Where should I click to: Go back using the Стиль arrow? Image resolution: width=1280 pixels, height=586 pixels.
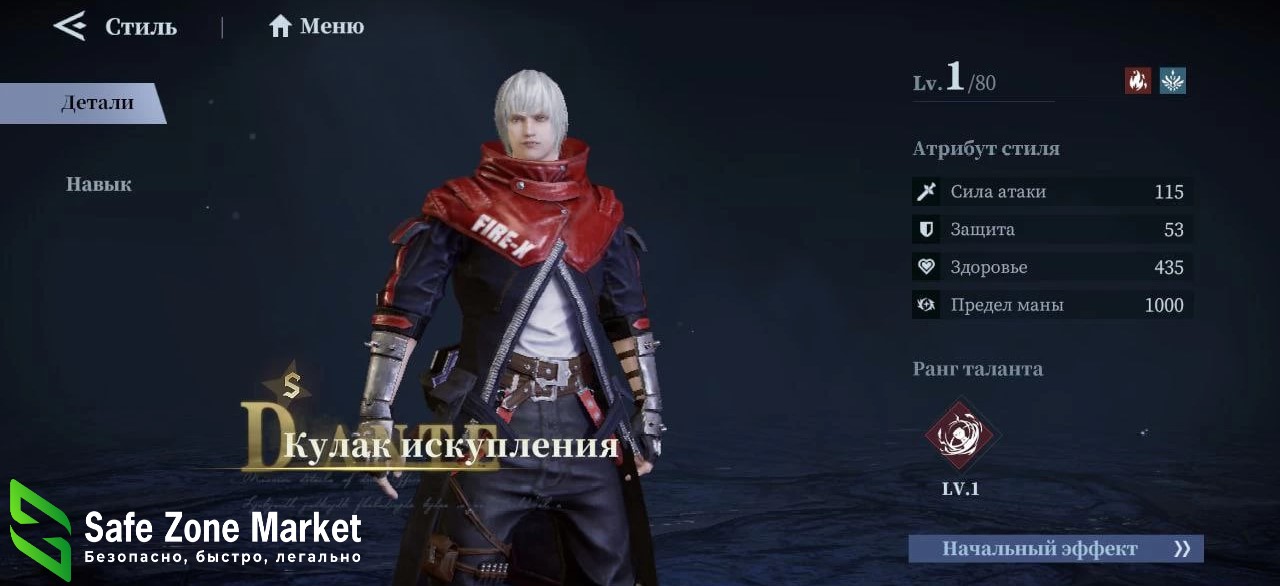[x=71, y=26]
